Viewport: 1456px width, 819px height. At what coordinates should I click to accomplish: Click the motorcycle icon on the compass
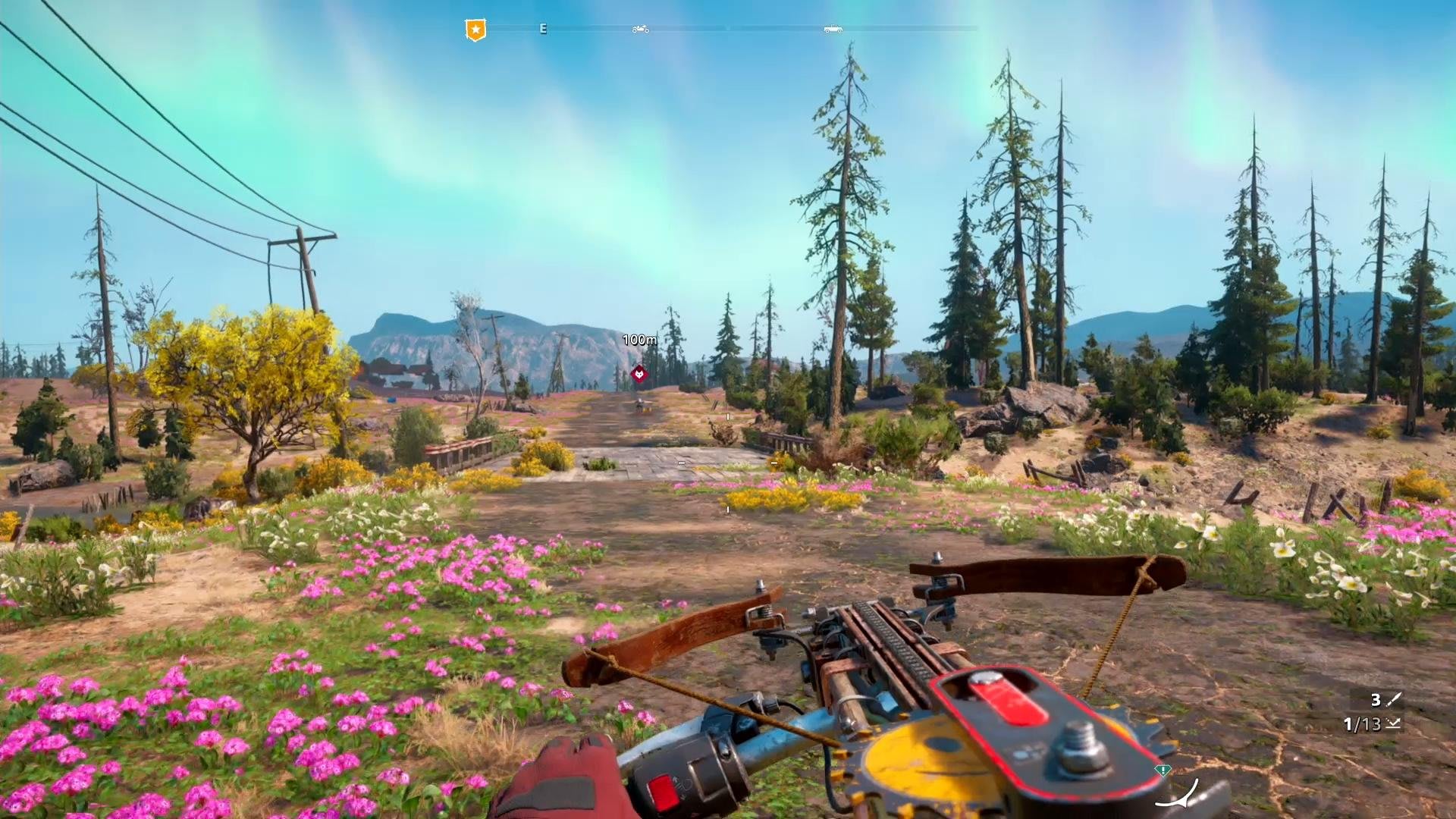click(x=641, y=29)
